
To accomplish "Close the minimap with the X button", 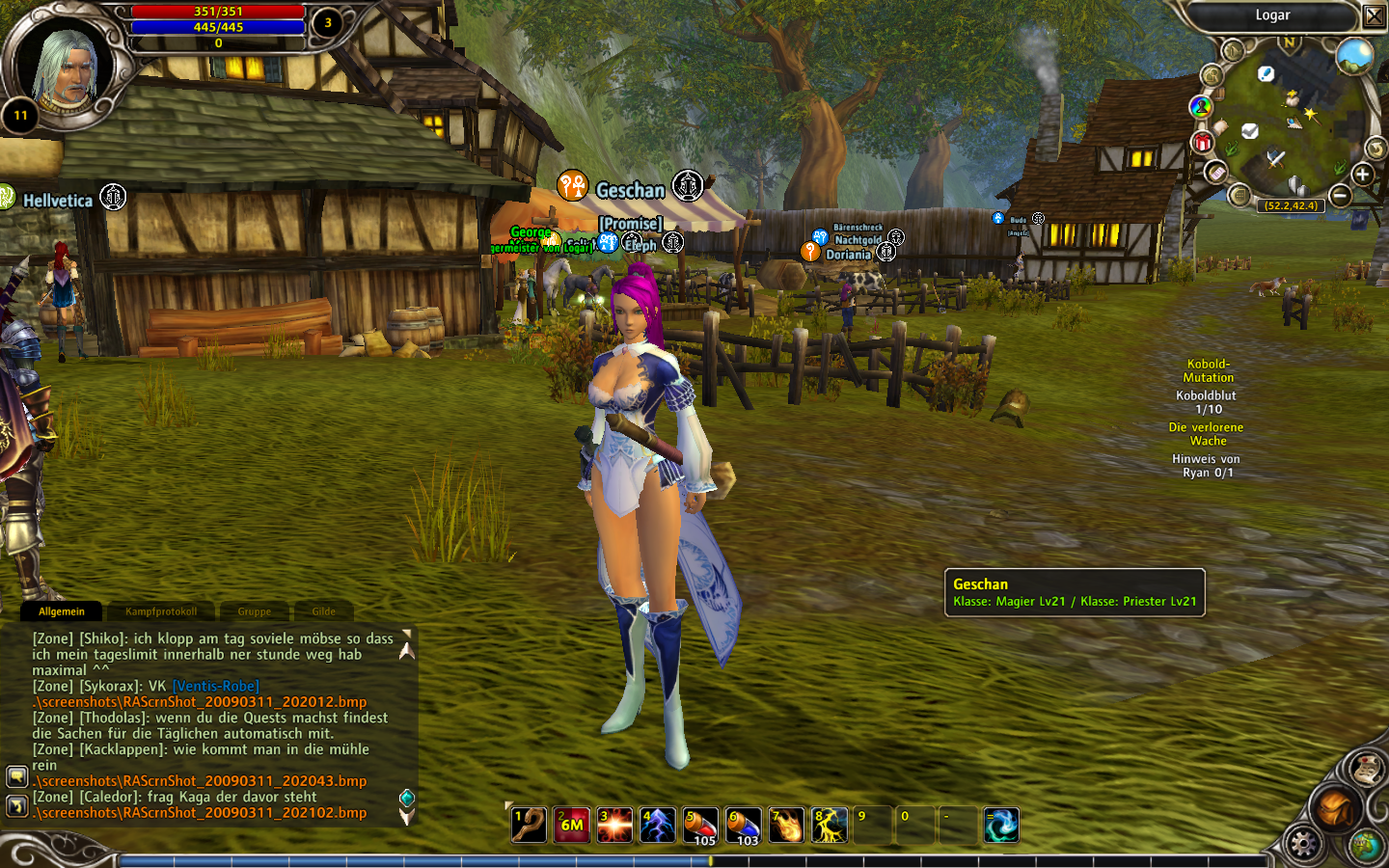I will 1375,15.
